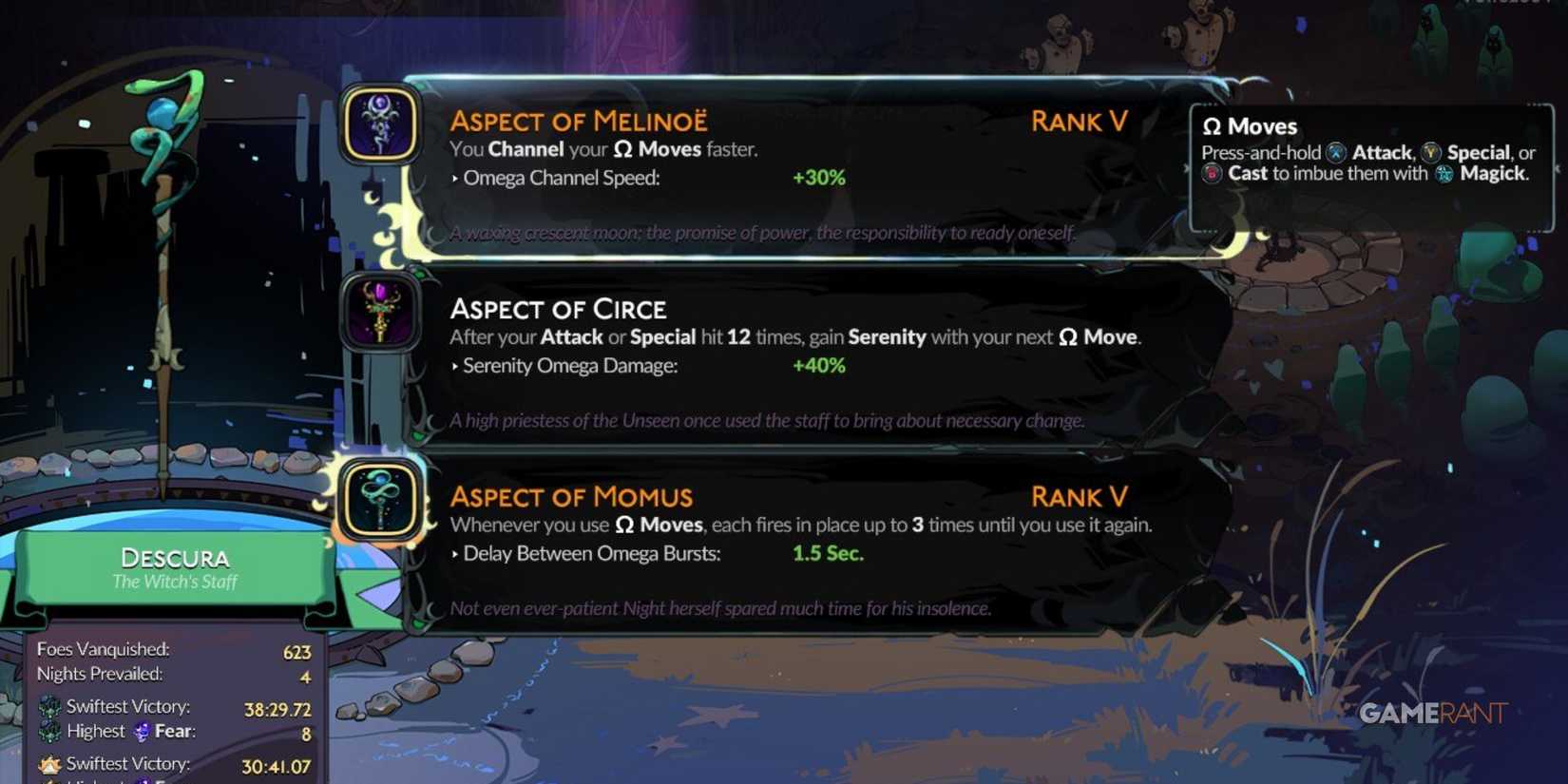Screen dimensions: 1568x784
Task: Click the Attack button icon in the tooltip
Action: coord(1336,152)
